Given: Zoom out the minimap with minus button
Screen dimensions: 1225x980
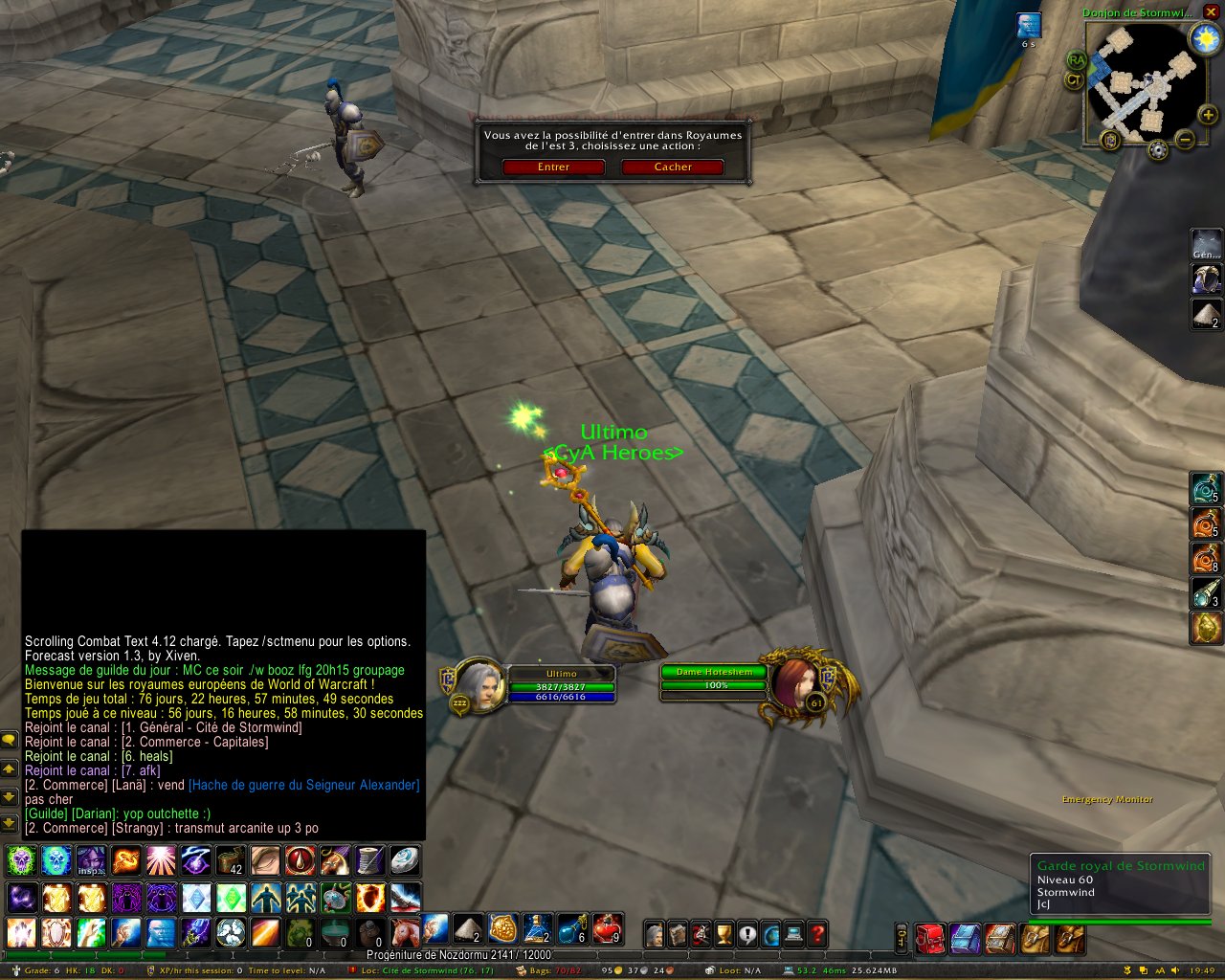Looking at the screenshot, I should click(x=1185, y=140).
